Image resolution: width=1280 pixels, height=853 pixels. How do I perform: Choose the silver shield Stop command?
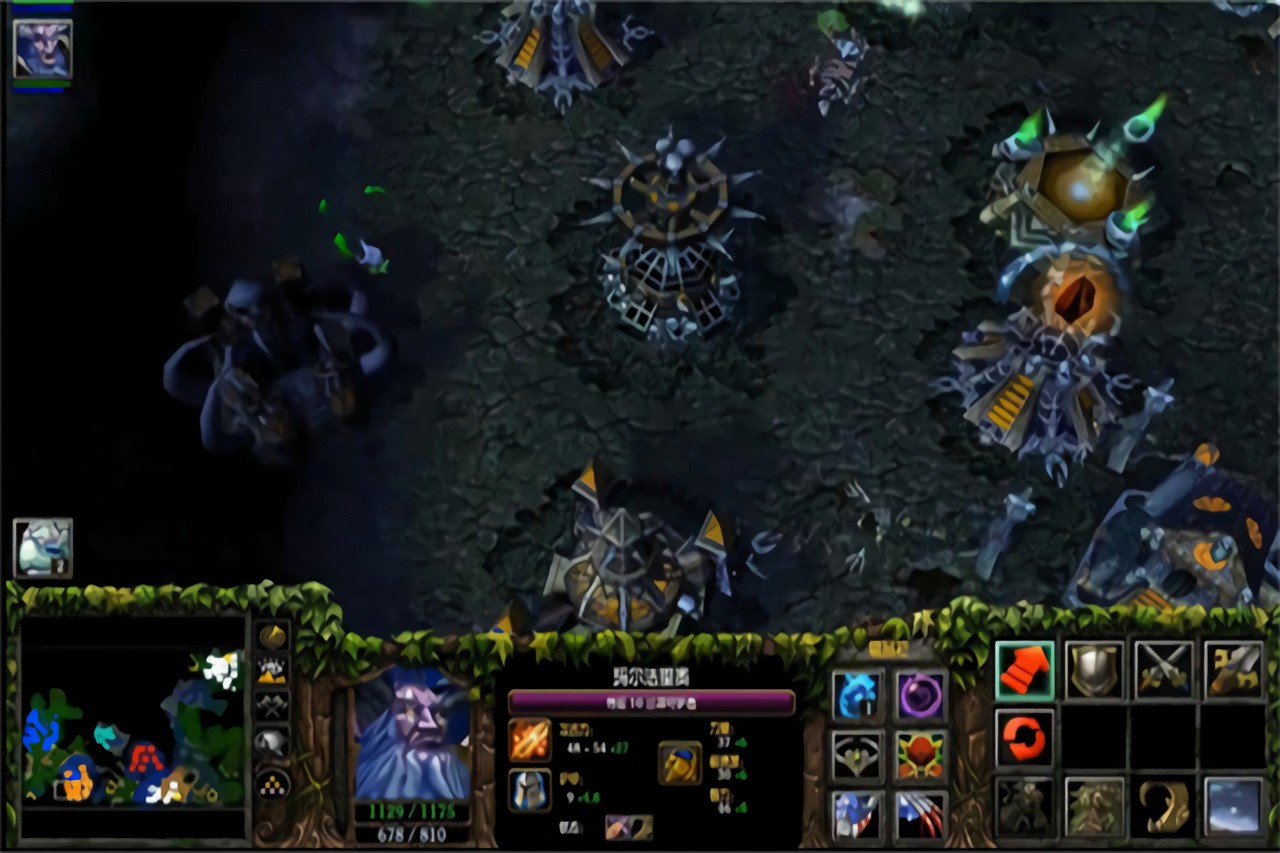click(x=1093, y=670)
